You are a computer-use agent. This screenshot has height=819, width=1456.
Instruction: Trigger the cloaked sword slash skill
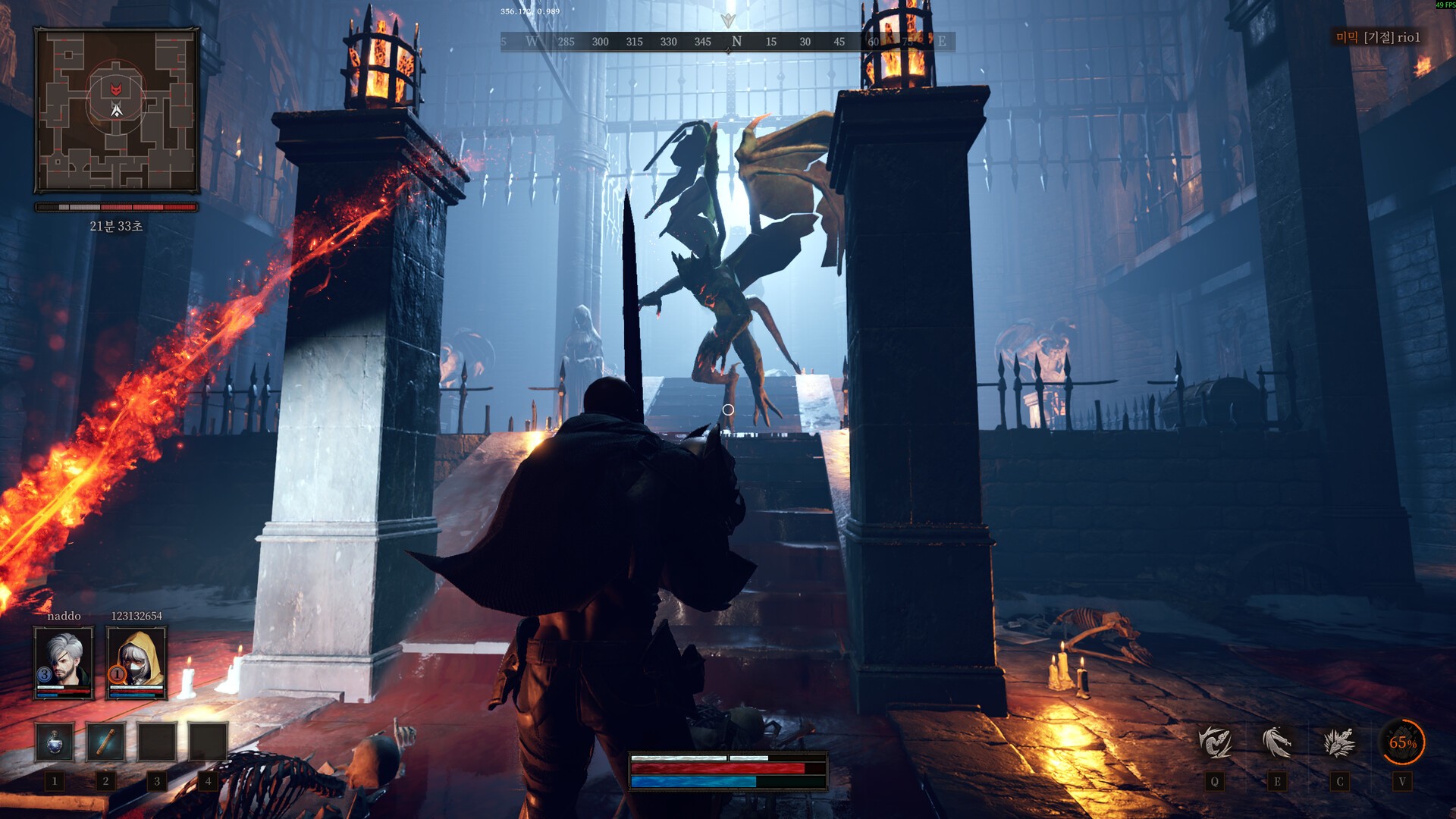(1277, 742)
